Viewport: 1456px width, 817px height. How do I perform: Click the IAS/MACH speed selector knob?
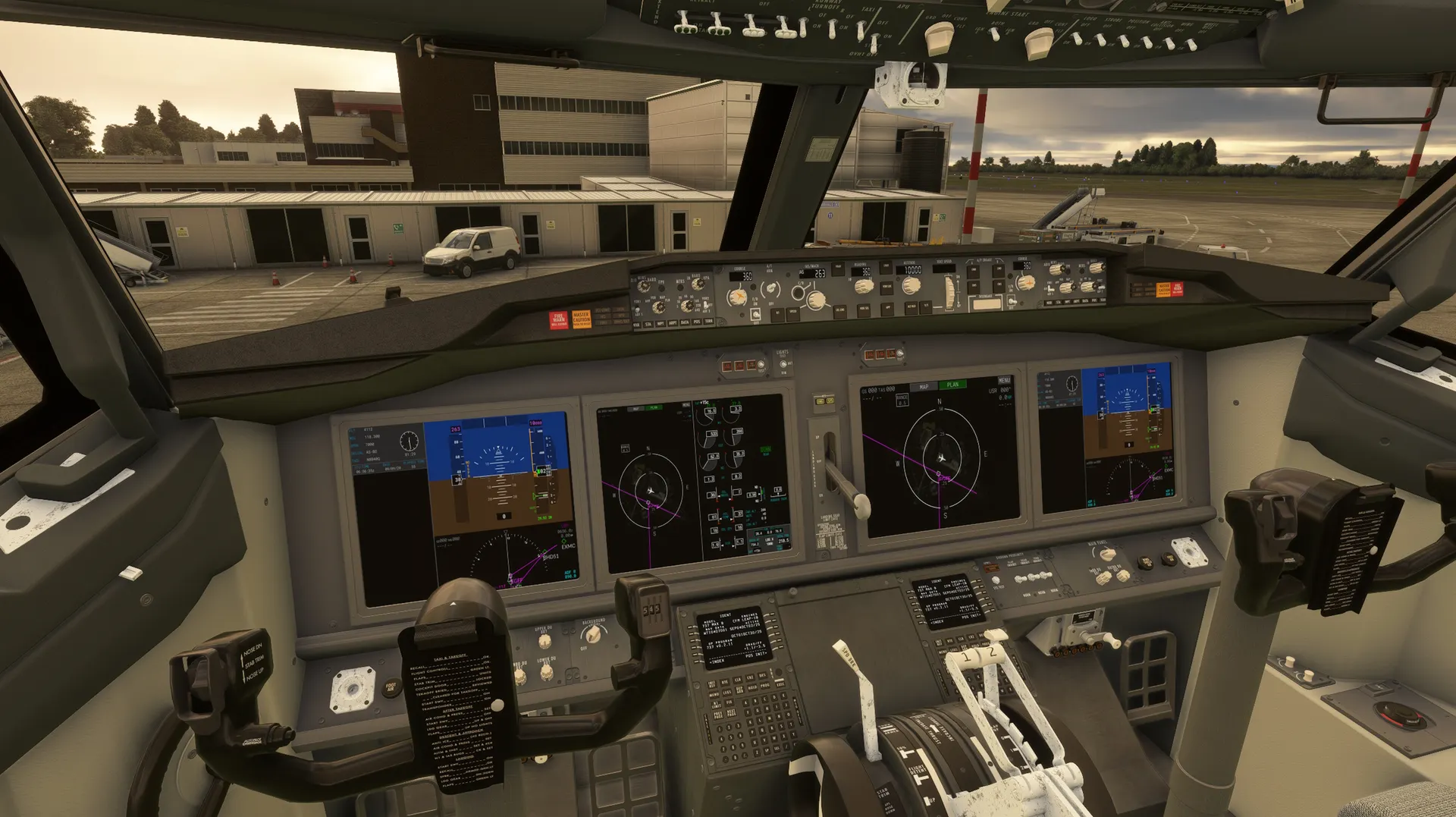coord(815,300)
